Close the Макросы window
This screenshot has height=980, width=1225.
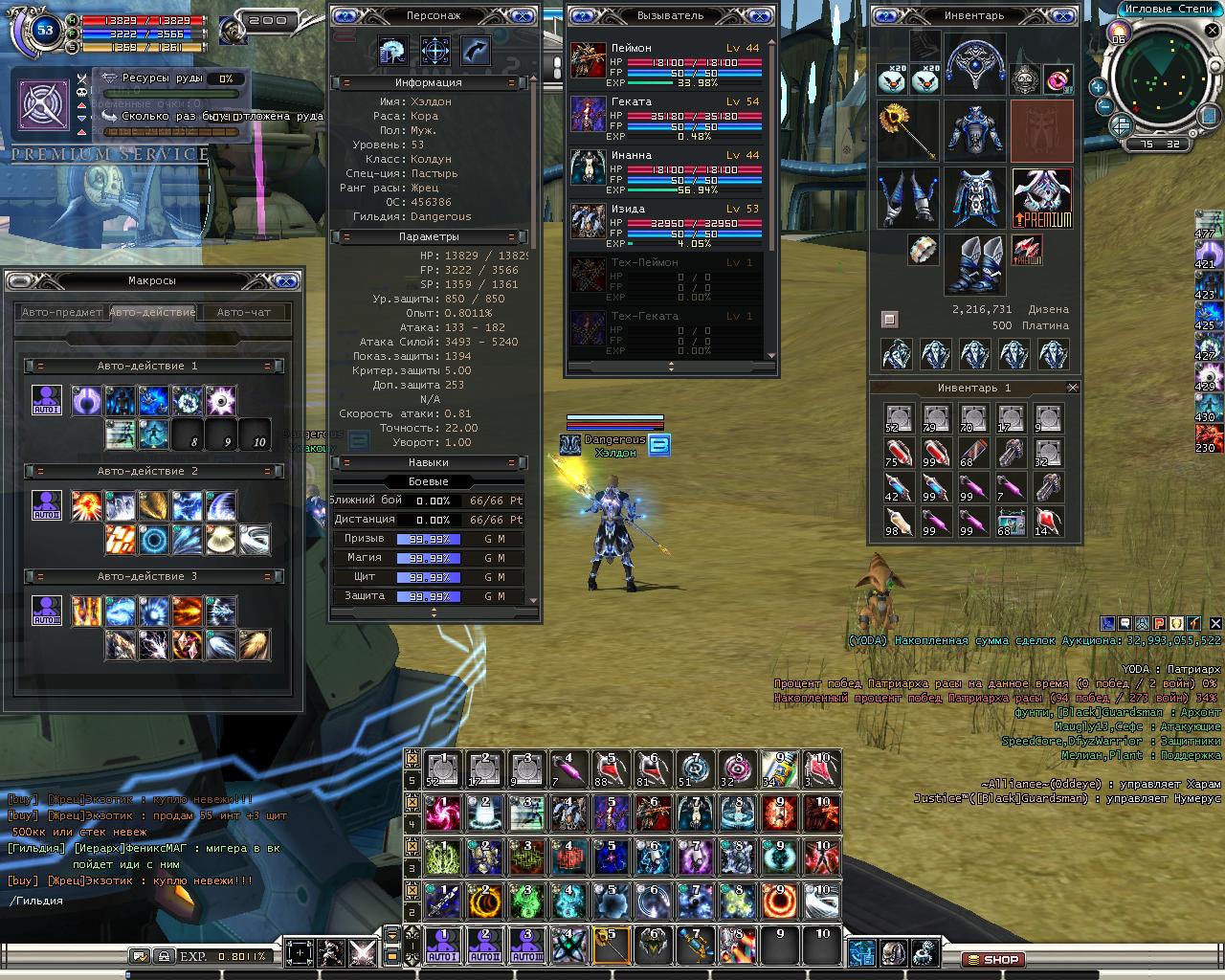pyautogui.click(x=284, y=280)
